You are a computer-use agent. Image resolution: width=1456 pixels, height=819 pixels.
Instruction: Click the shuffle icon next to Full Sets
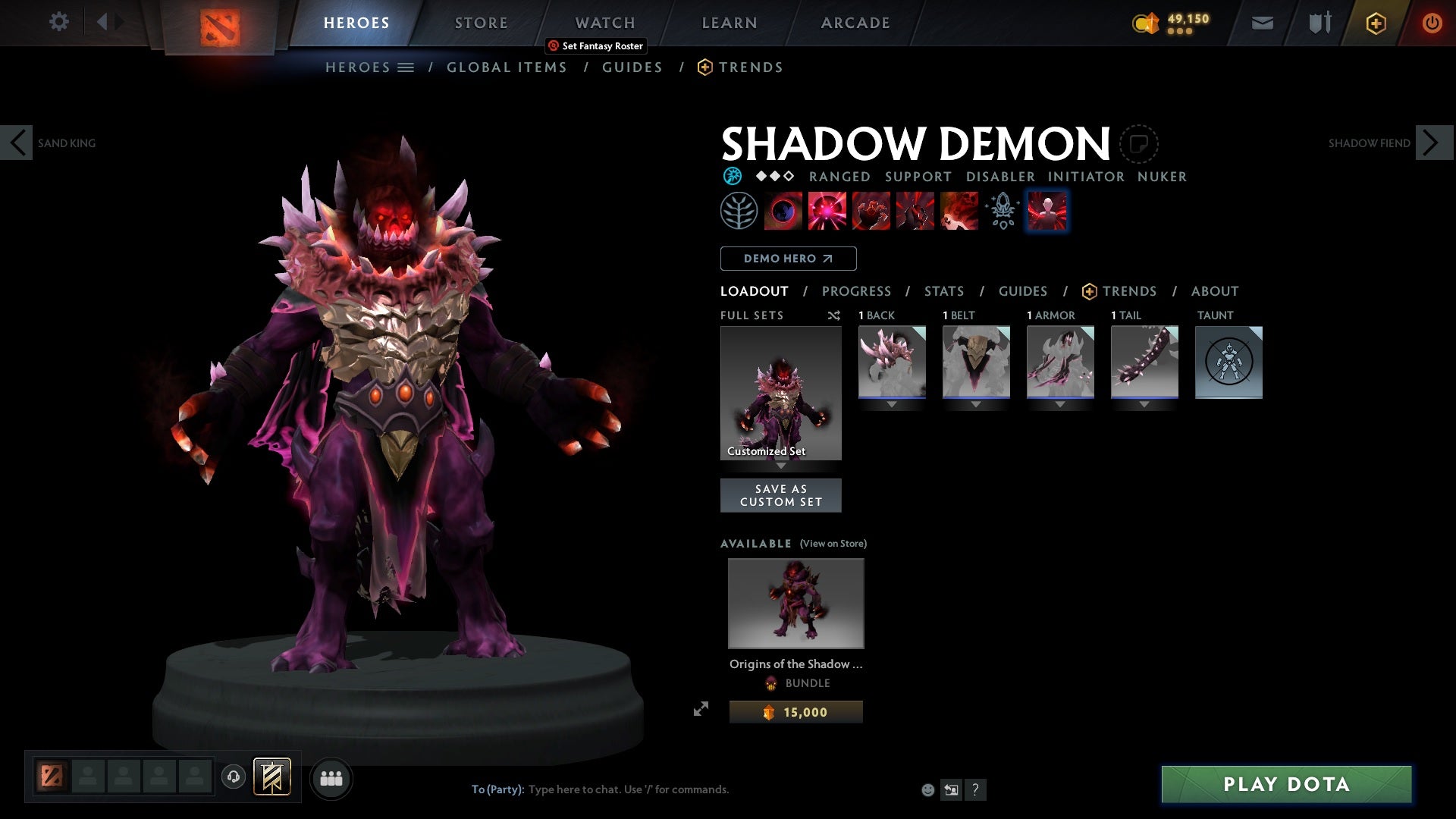[833, 315]
